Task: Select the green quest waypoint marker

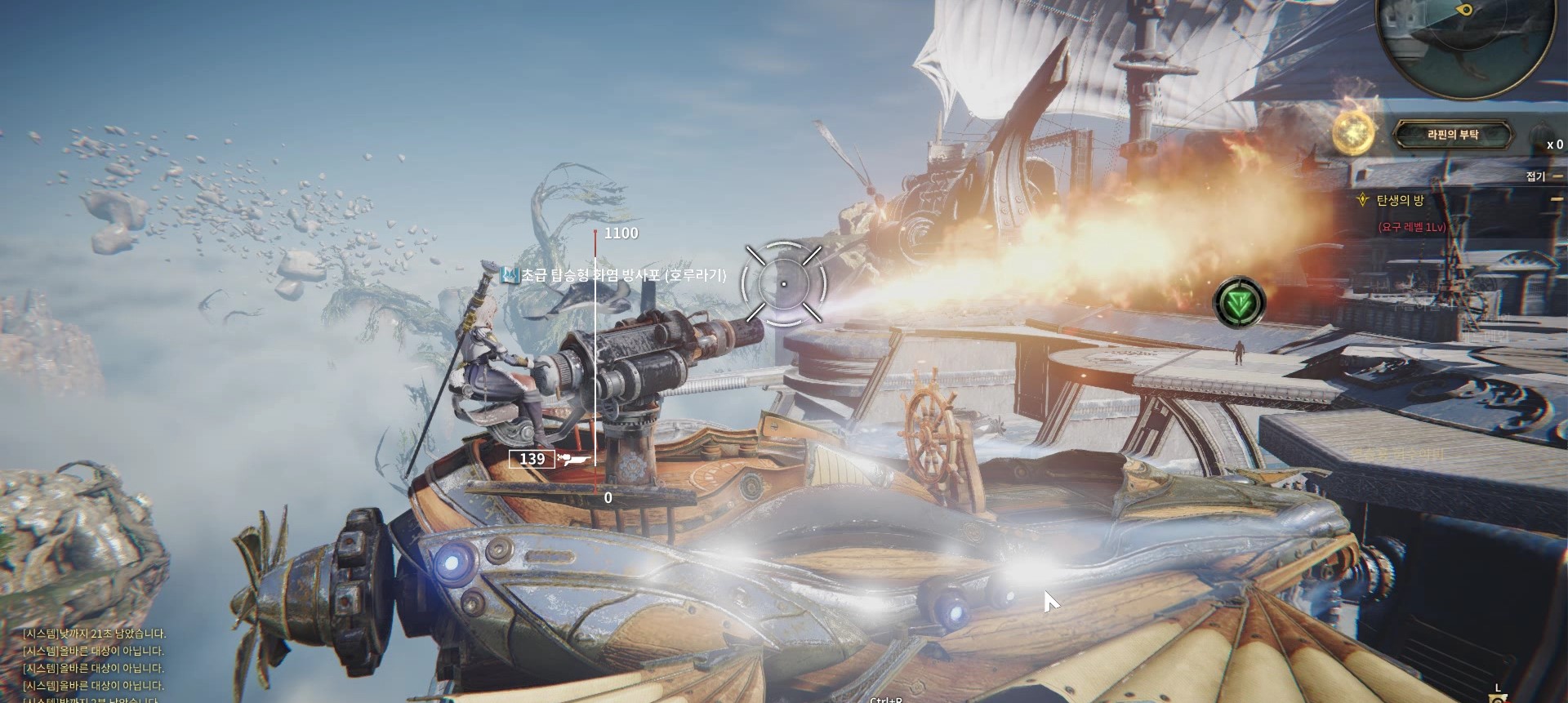Action: (1239, 302)
